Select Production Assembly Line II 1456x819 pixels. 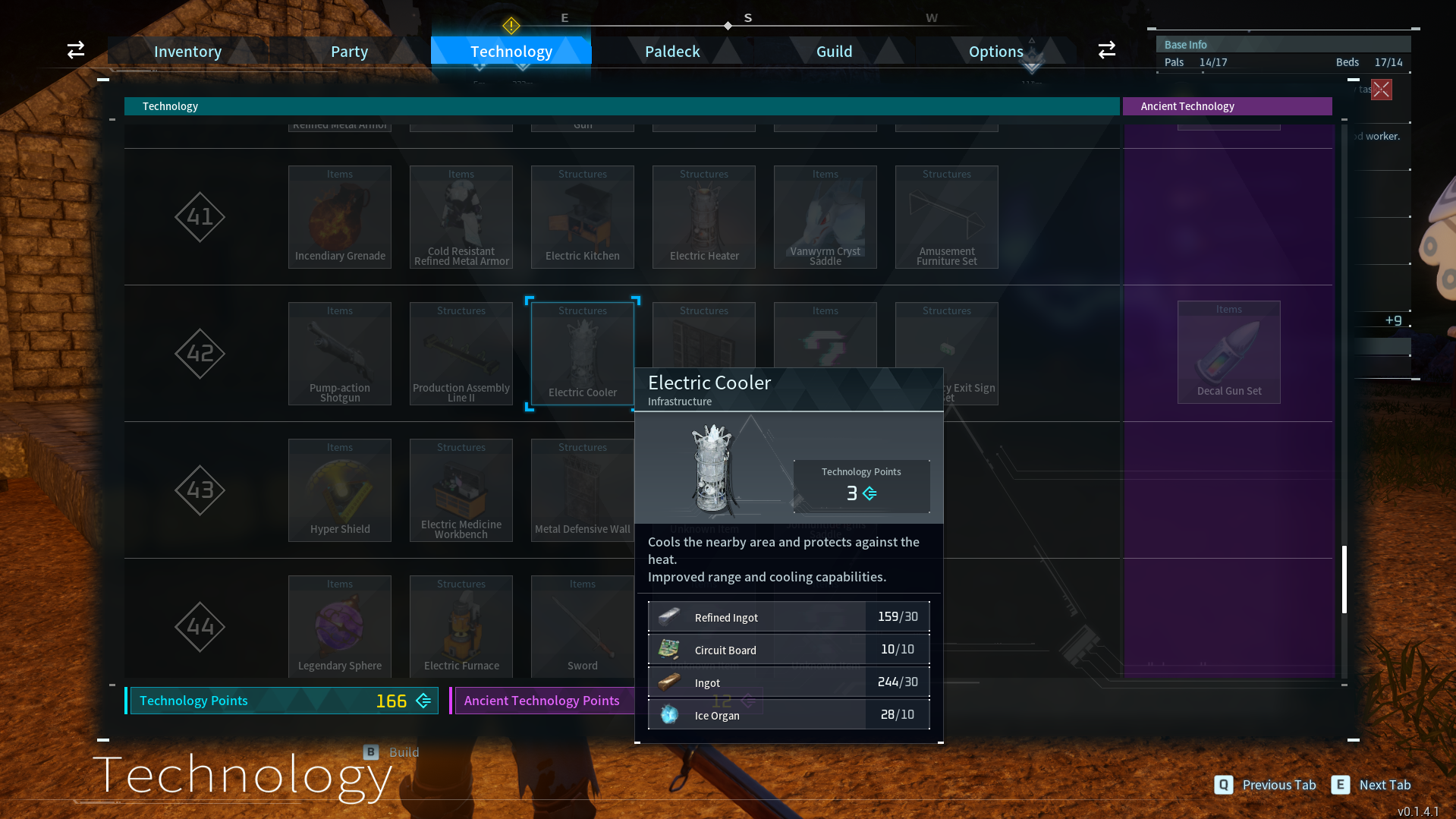pyautogui.click(x=461, y=353)
